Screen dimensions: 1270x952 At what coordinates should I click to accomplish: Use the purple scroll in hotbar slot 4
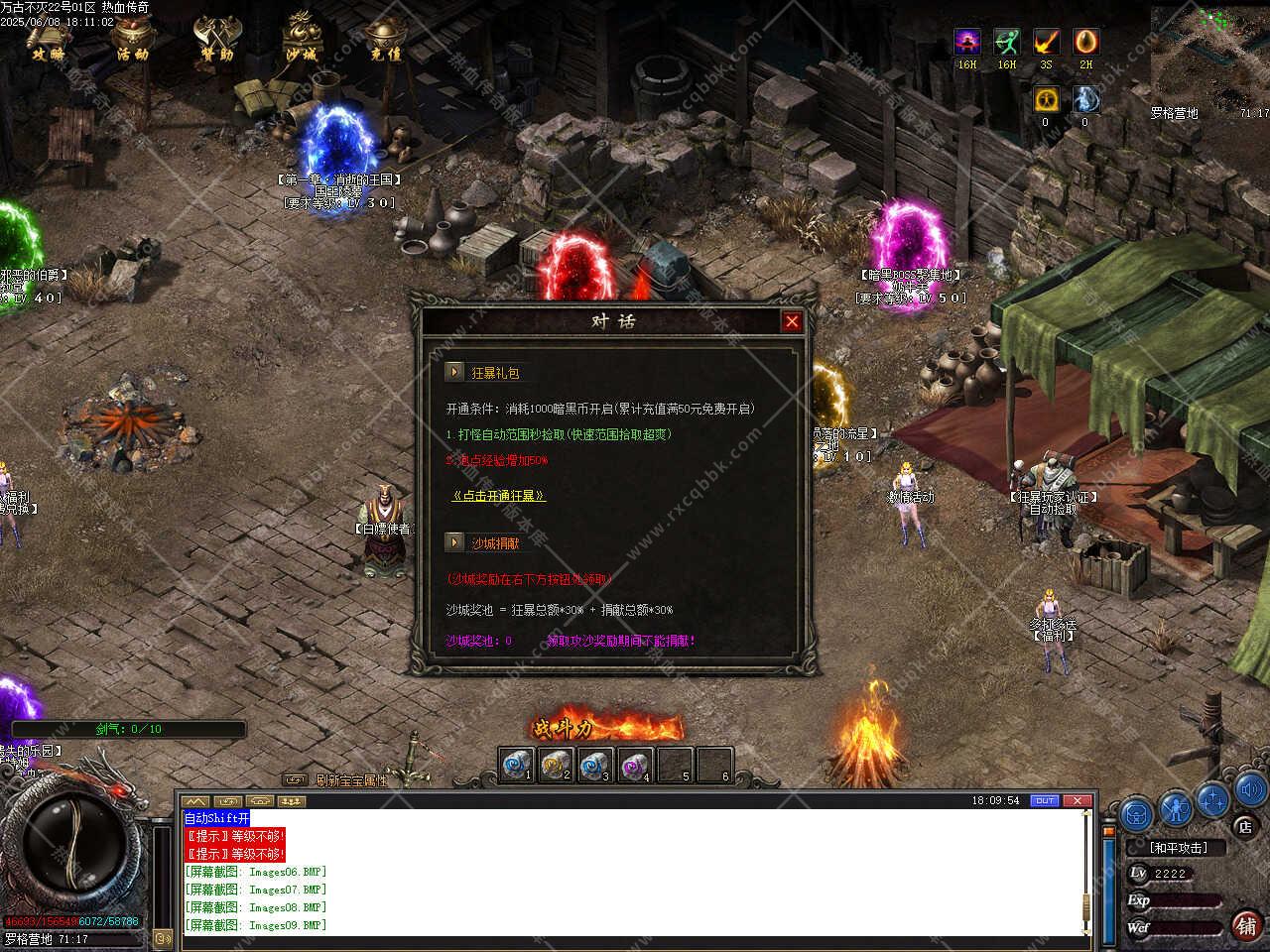(x=635, y=766)
